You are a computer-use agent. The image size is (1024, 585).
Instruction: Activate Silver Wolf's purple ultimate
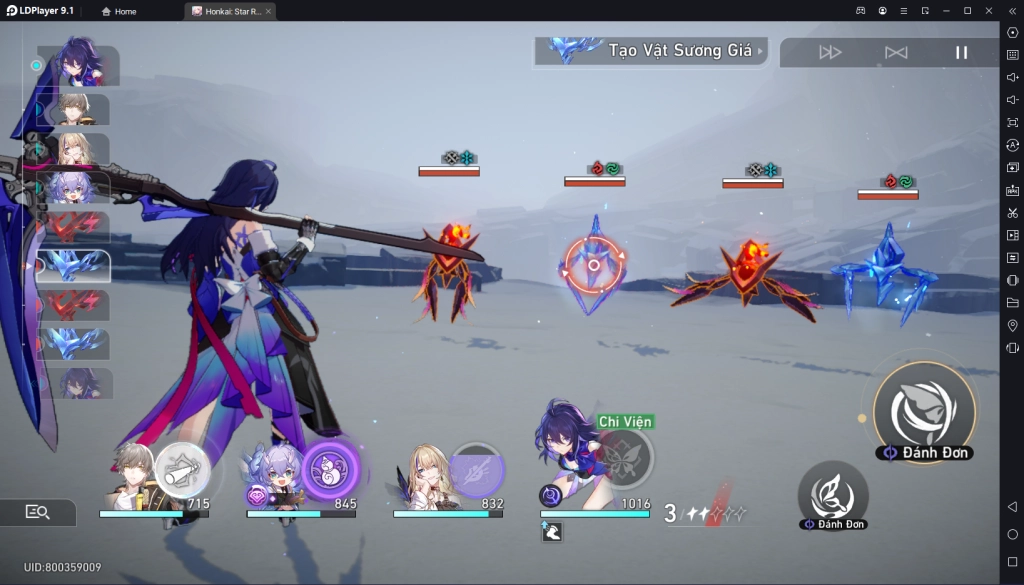pos(330,467)
